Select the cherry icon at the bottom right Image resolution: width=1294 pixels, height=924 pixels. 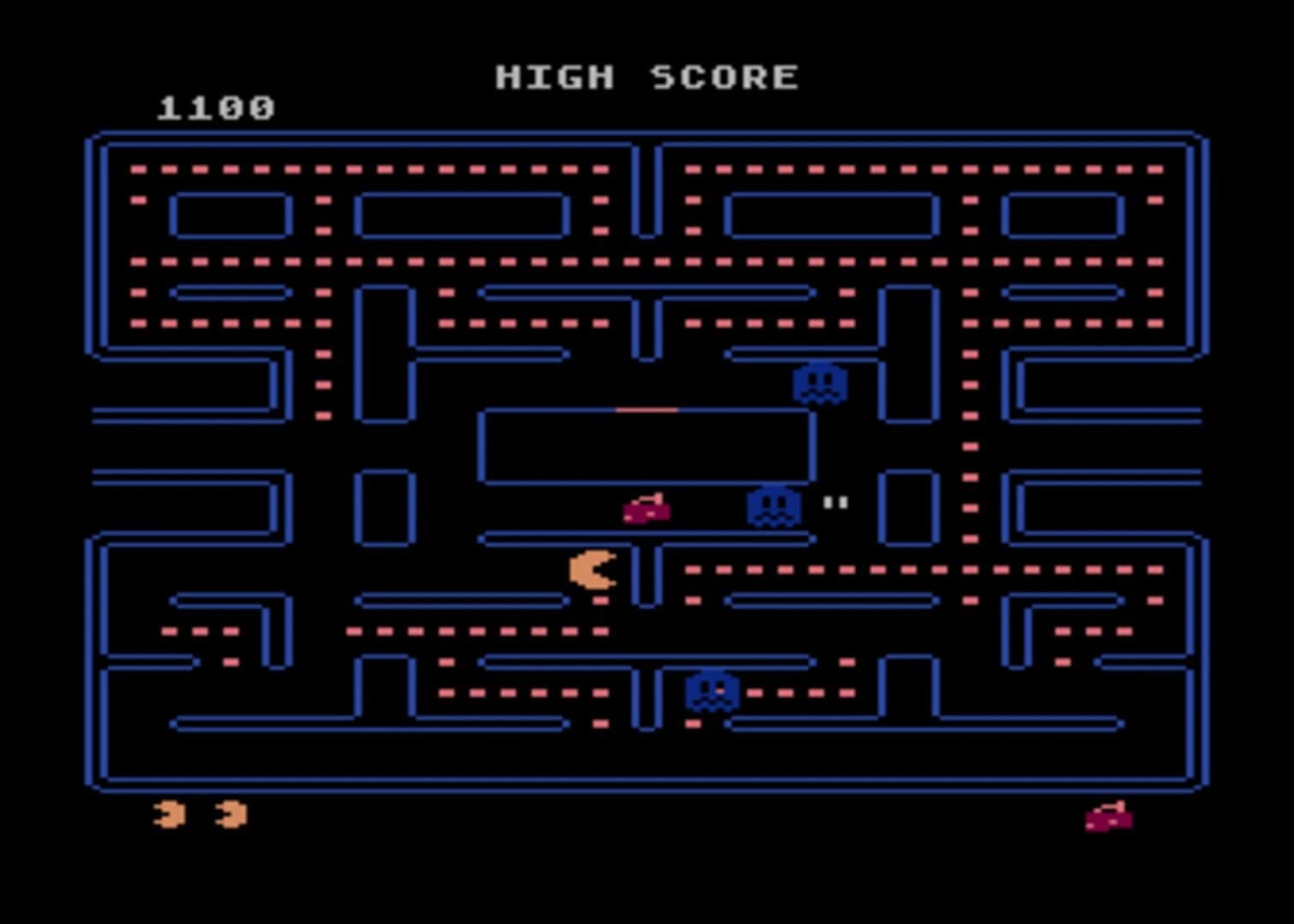(x=1109, y=817)
